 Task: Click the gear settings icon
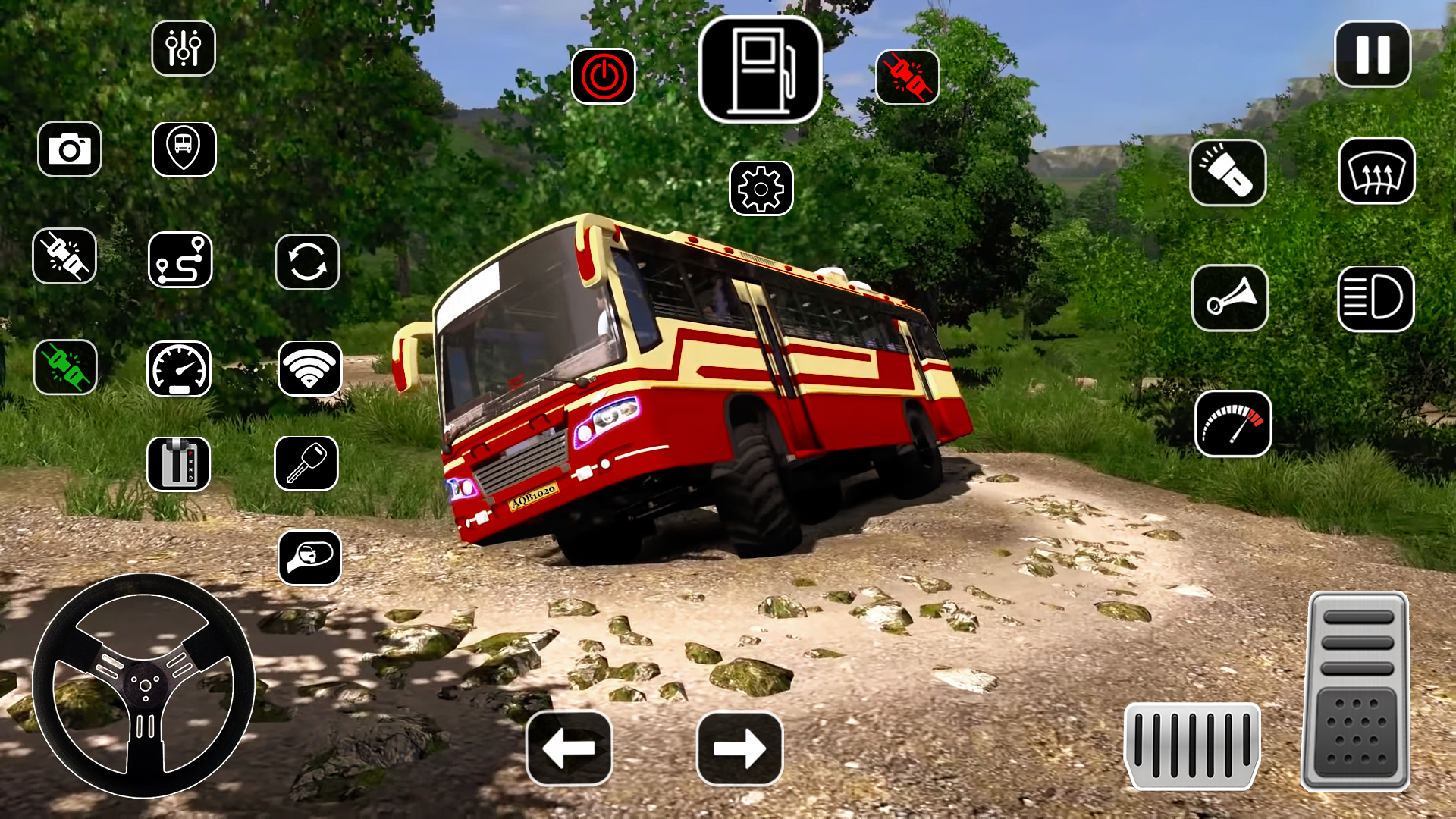761,188
